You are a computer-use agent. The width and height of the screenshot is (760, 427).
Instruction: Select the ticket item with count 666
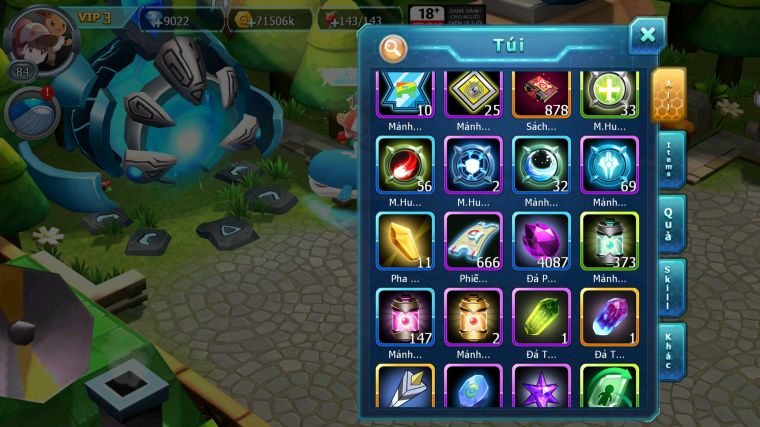tap(473, 241)
